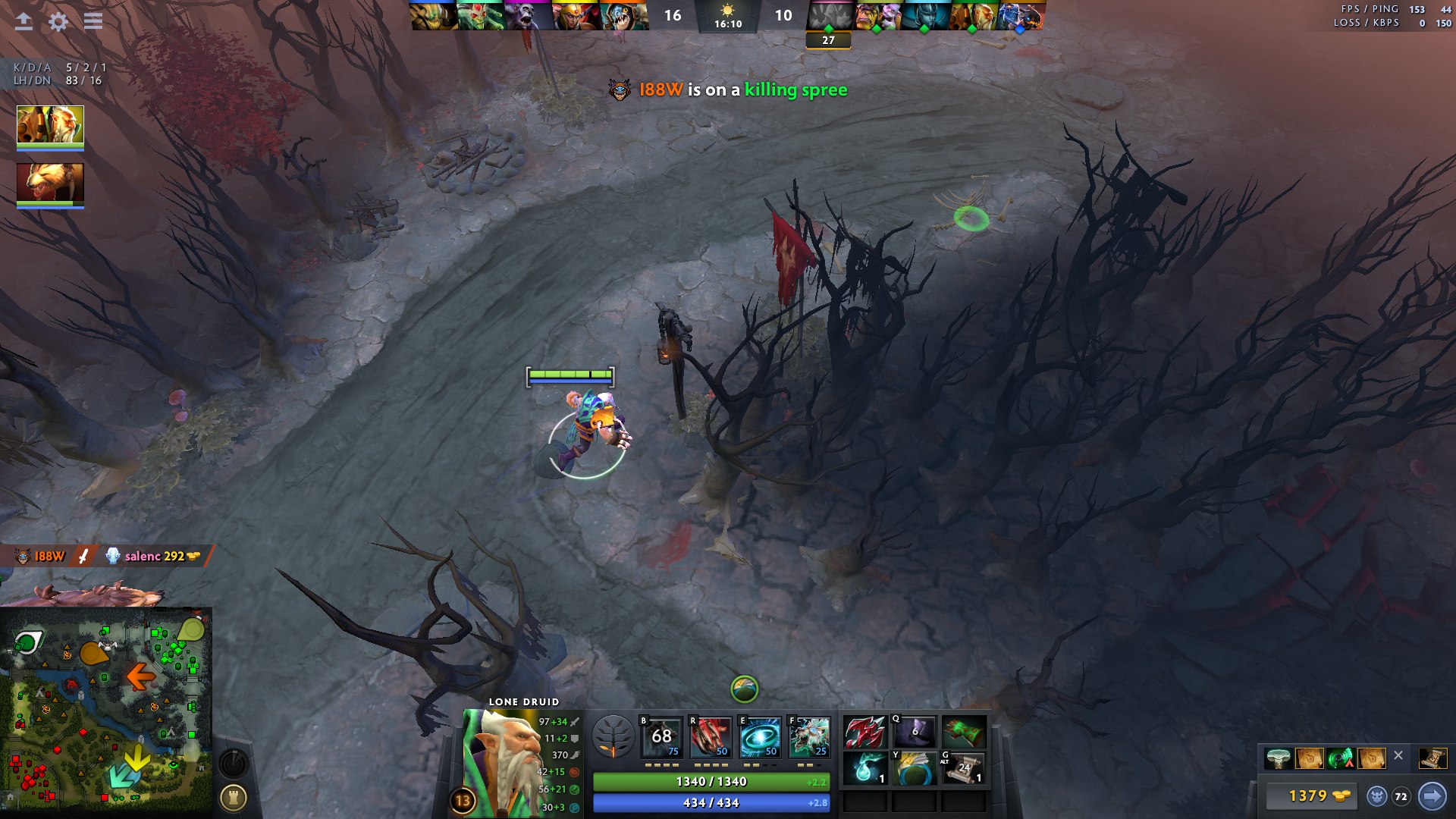Select the courier icon button
Screen dimensions: 1456x819
pyautogui.click(x=1376, y=796)
